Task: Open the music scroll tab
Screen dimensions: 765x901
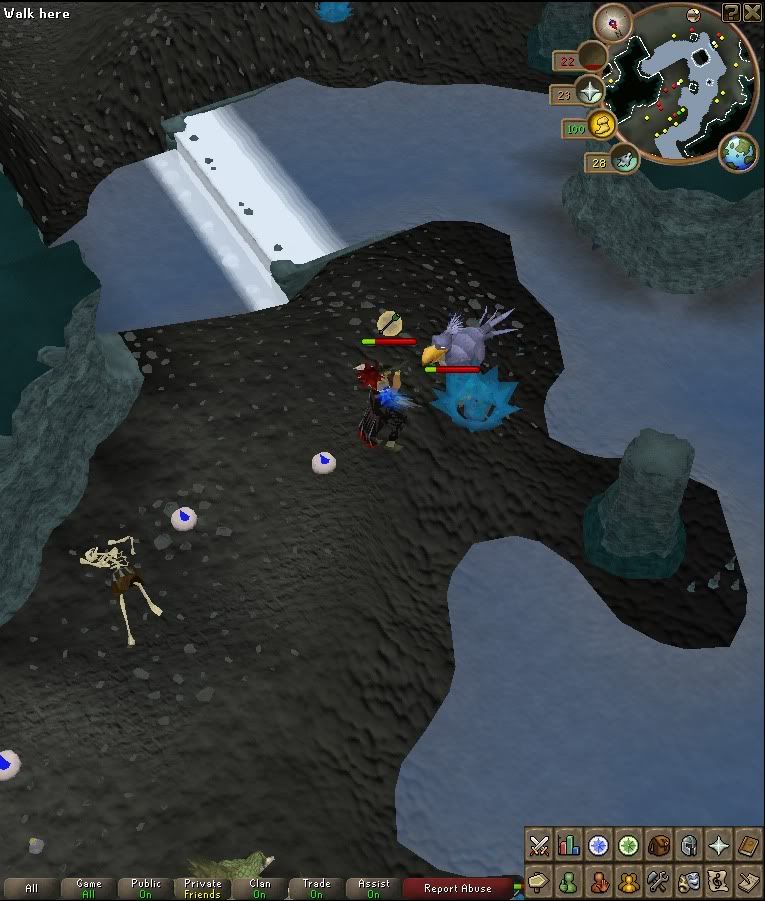Action: [x=718, y=882]
